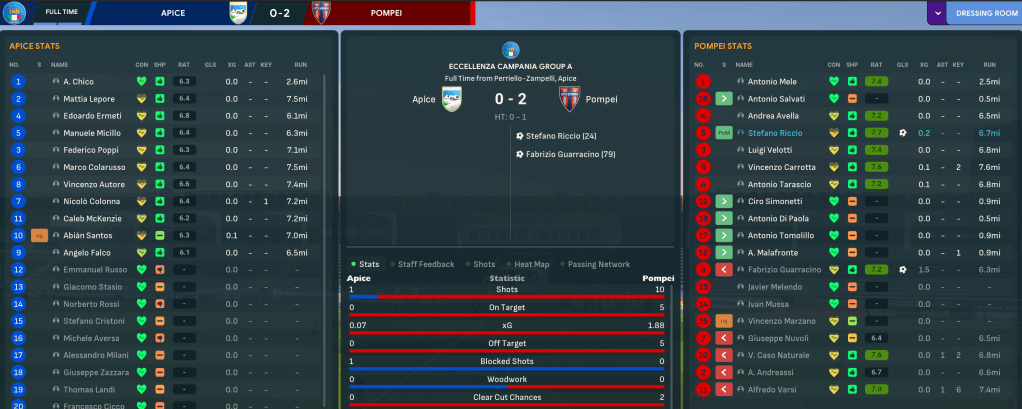The width and height of the screenshot is (1022, 409).
Task: Open Mattia Lepore's player row
Action: (88, 99)
